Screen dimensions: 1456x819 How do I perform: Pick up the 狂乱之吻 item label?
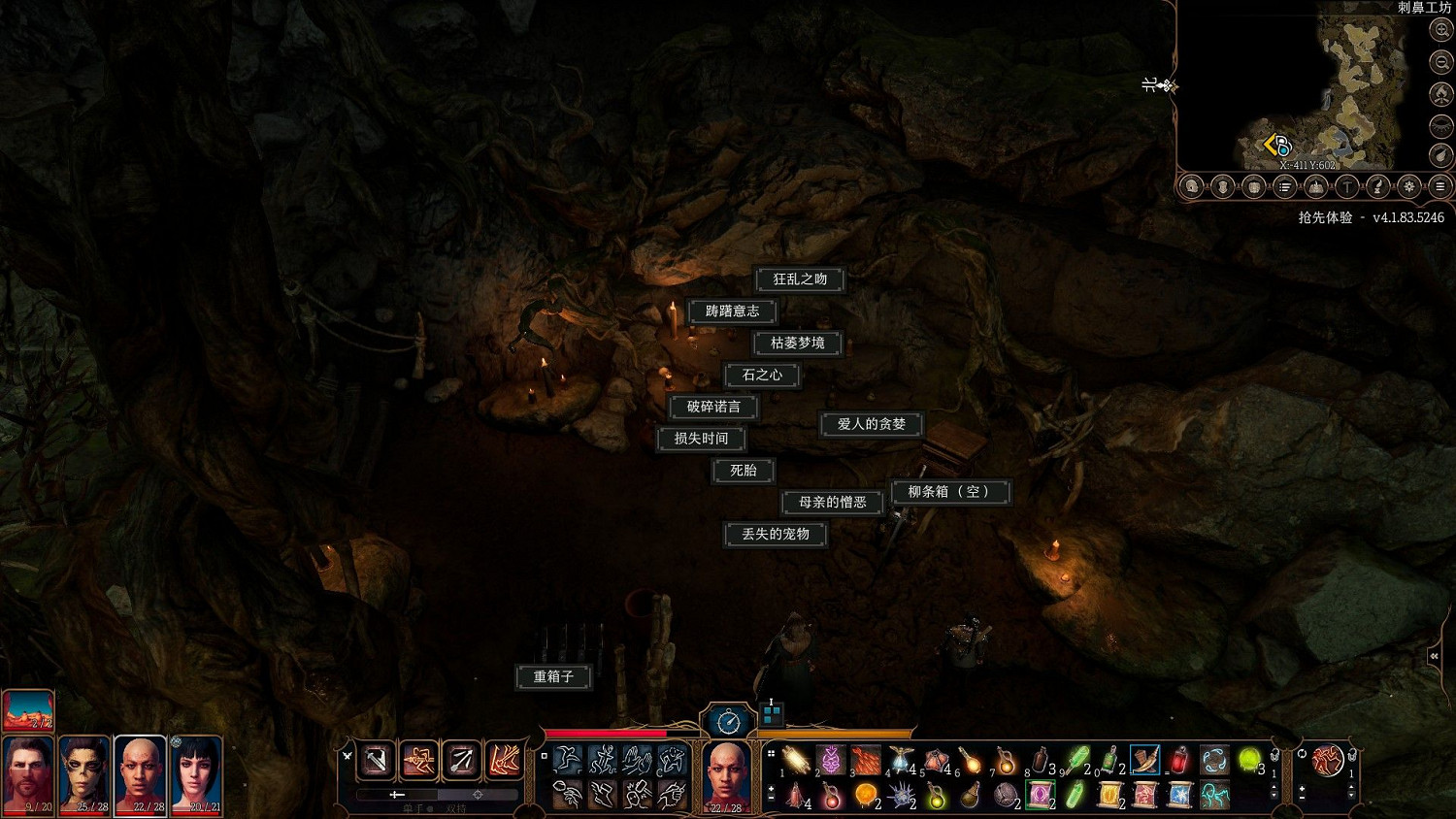click(800, 279)
